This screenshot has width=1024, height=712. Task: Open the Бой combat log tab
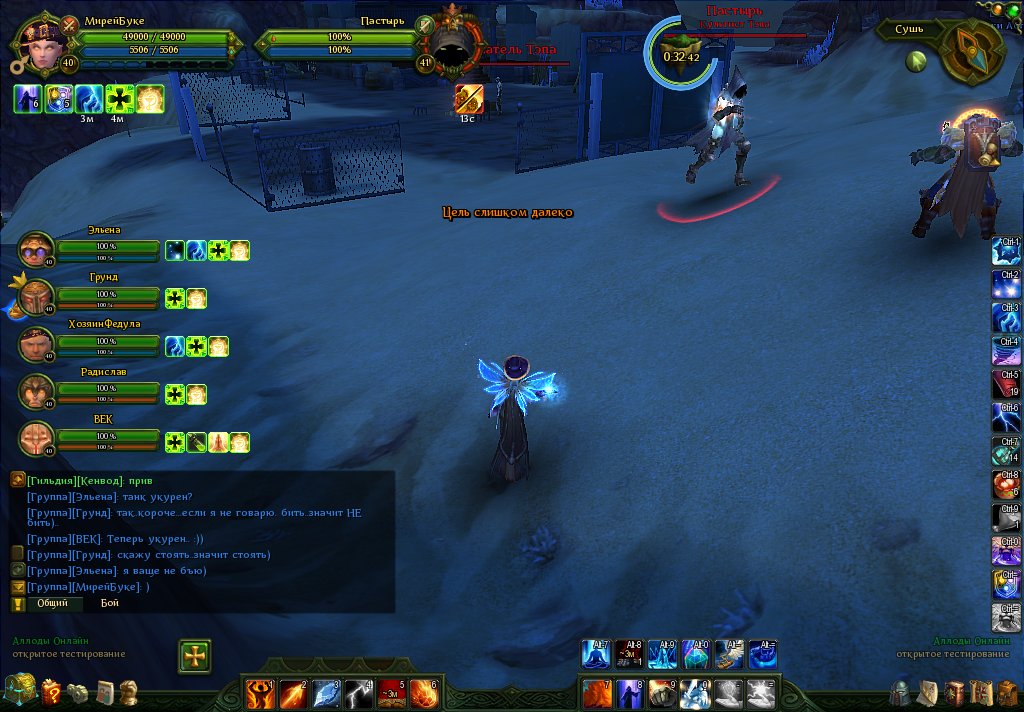[x=110, y=603]
